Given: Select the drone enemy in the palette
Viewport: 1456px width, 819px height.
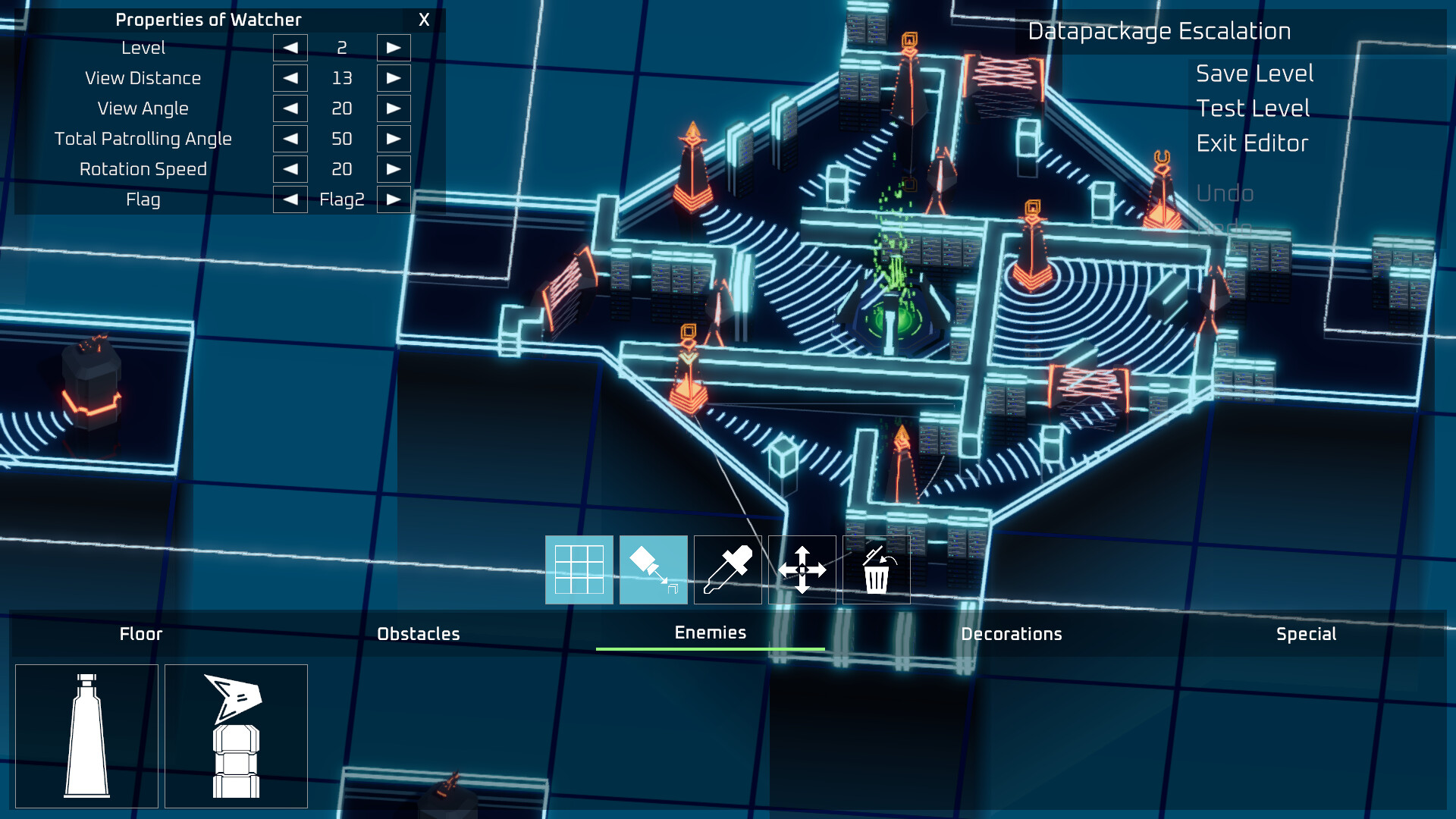Looking at the screenshot, I should coord(235,736).
